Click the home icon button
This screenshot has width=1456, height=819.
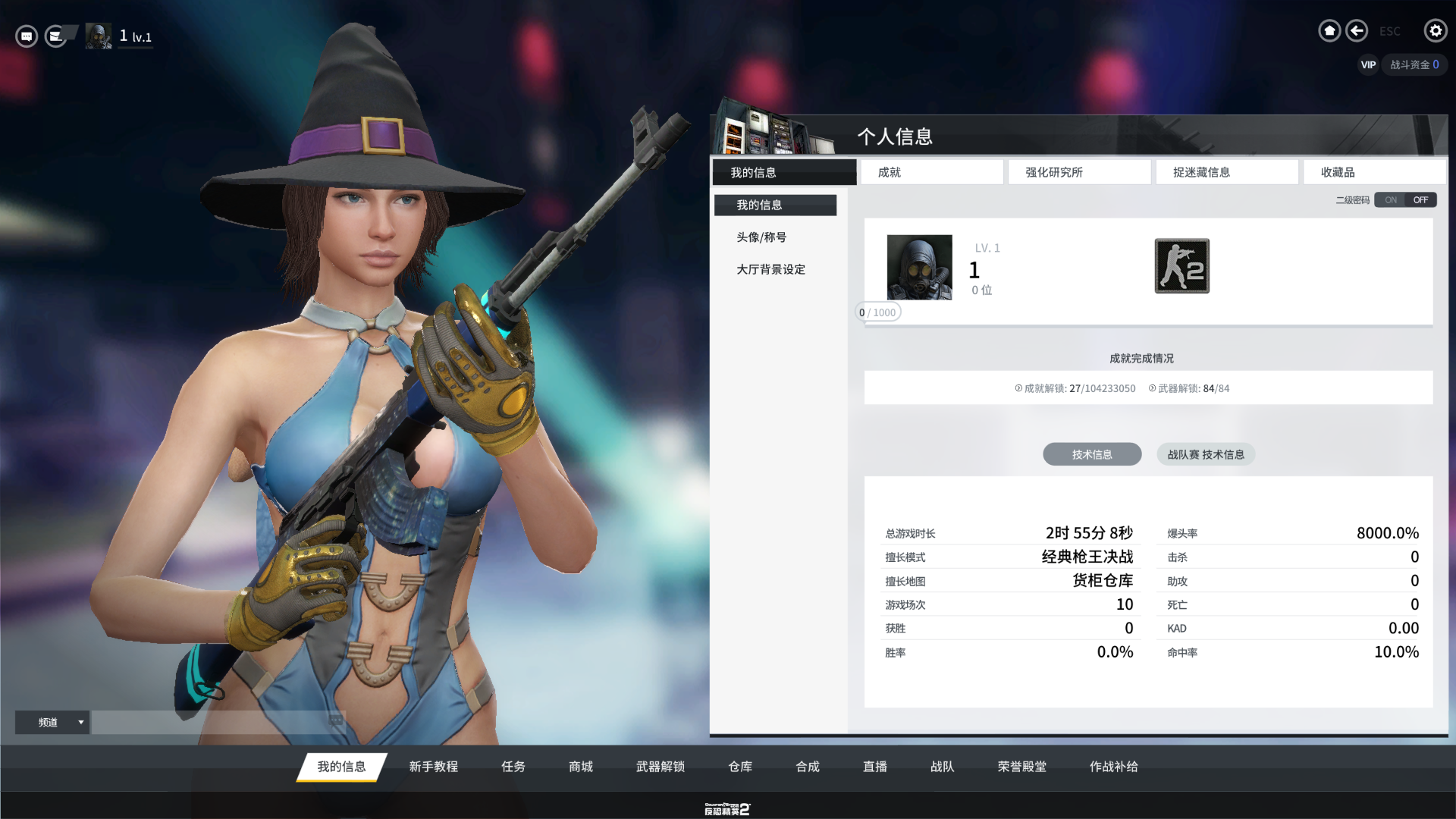1329,31
